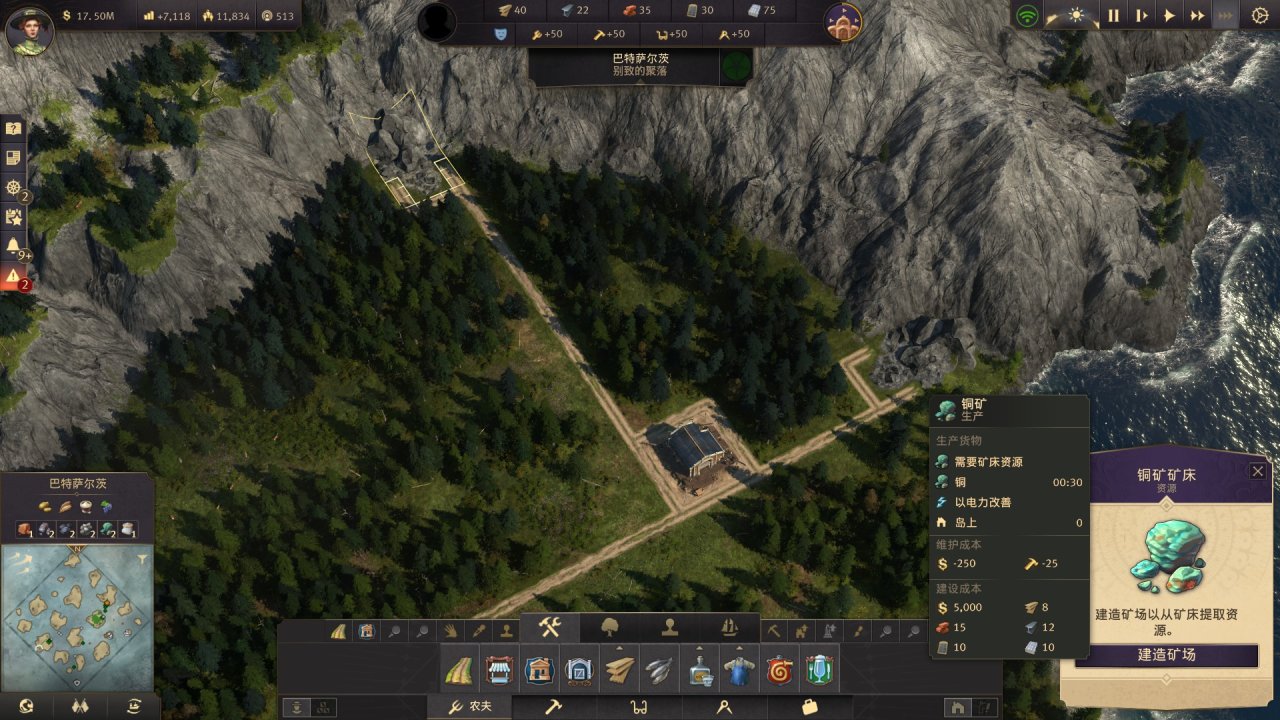Viewport: 1280px width, 720px height.
Task: Choose the marketplace stall building
Action: [x=498, y=669]
